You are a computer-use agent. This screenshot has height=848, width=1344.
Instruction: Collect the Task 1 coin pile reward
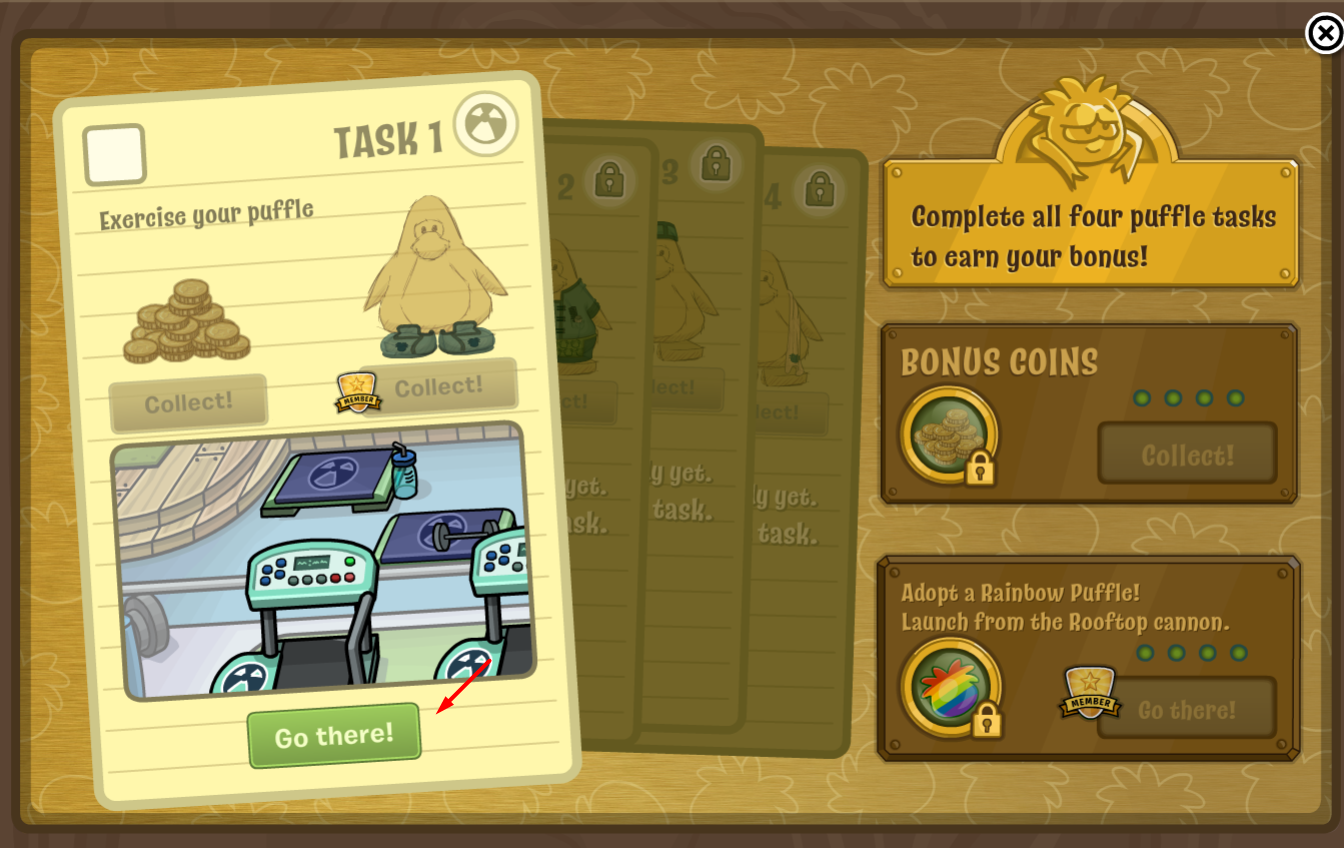coord(188,402)
